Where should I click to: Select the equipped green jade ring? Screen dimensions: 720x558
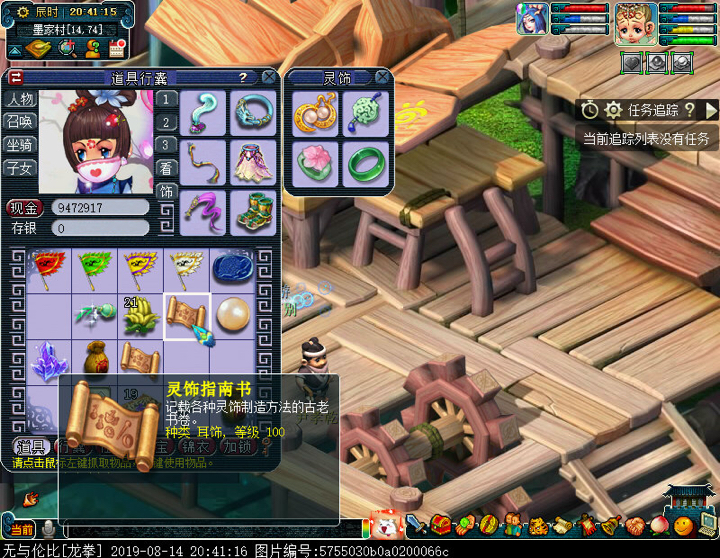point(365,163)
